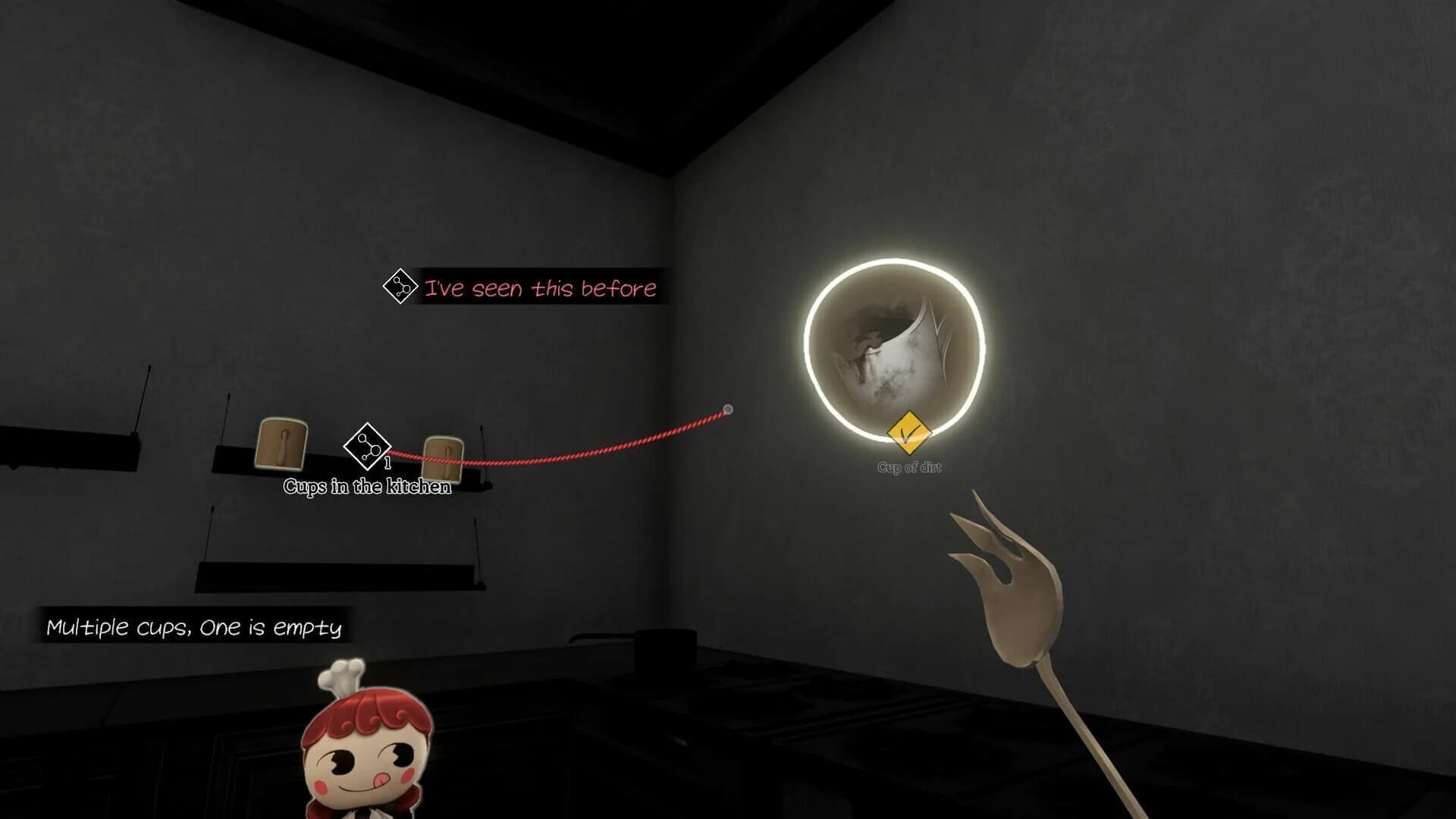1456x819 pixels.
Task: Click the "Cup of dirt" label
Action: (908, 468)
